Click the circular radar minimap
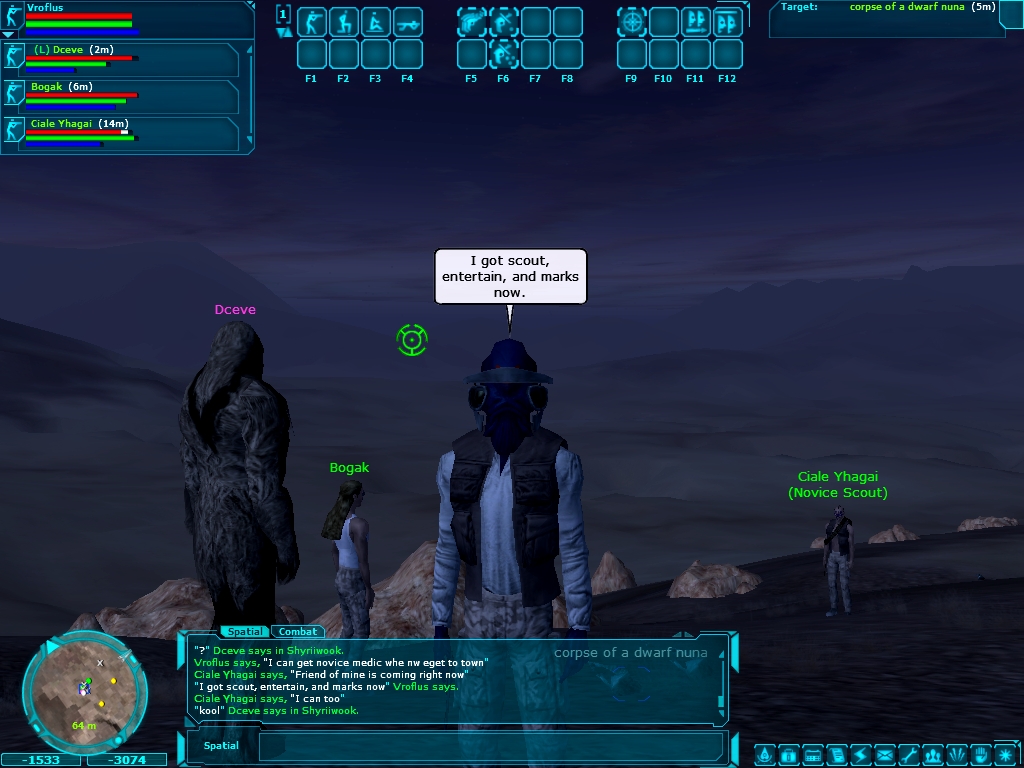The width and height of the screenshot is (1024, 768). pyautogui.click(x=85, y=690)
